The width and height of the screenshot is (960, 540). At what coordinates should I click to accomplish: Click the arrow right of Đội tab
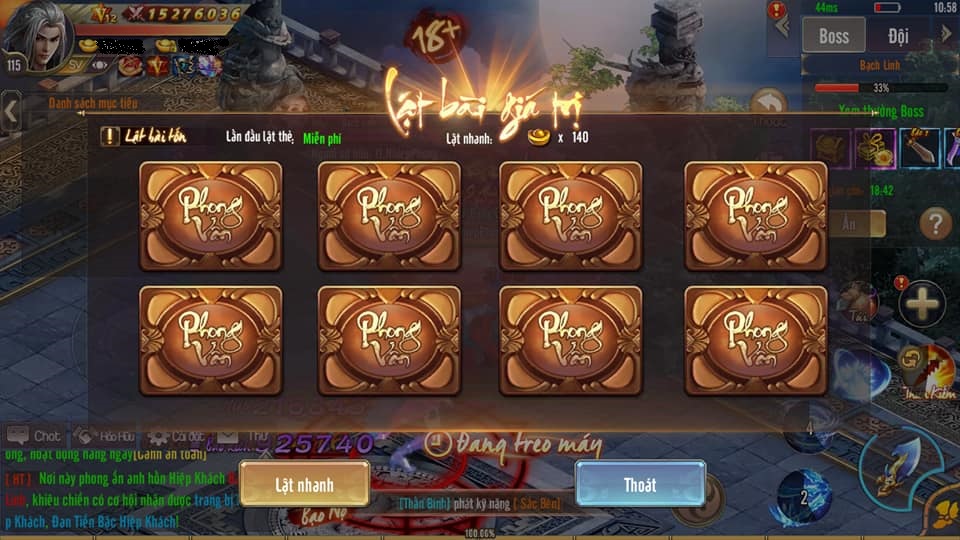[x=946, y=34]
